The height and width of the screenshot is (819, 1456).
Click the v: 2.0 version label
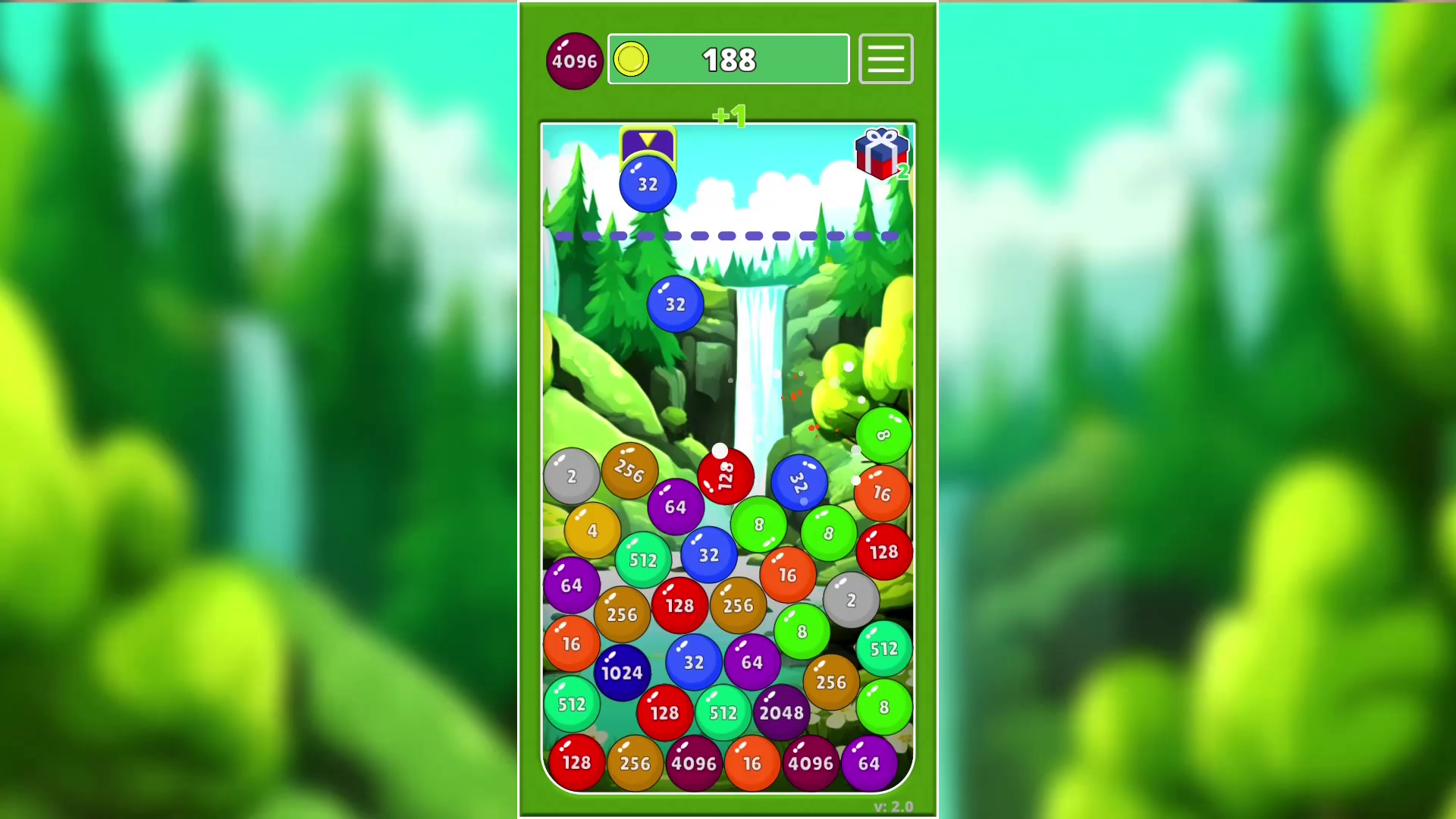(x=892, y=807)
